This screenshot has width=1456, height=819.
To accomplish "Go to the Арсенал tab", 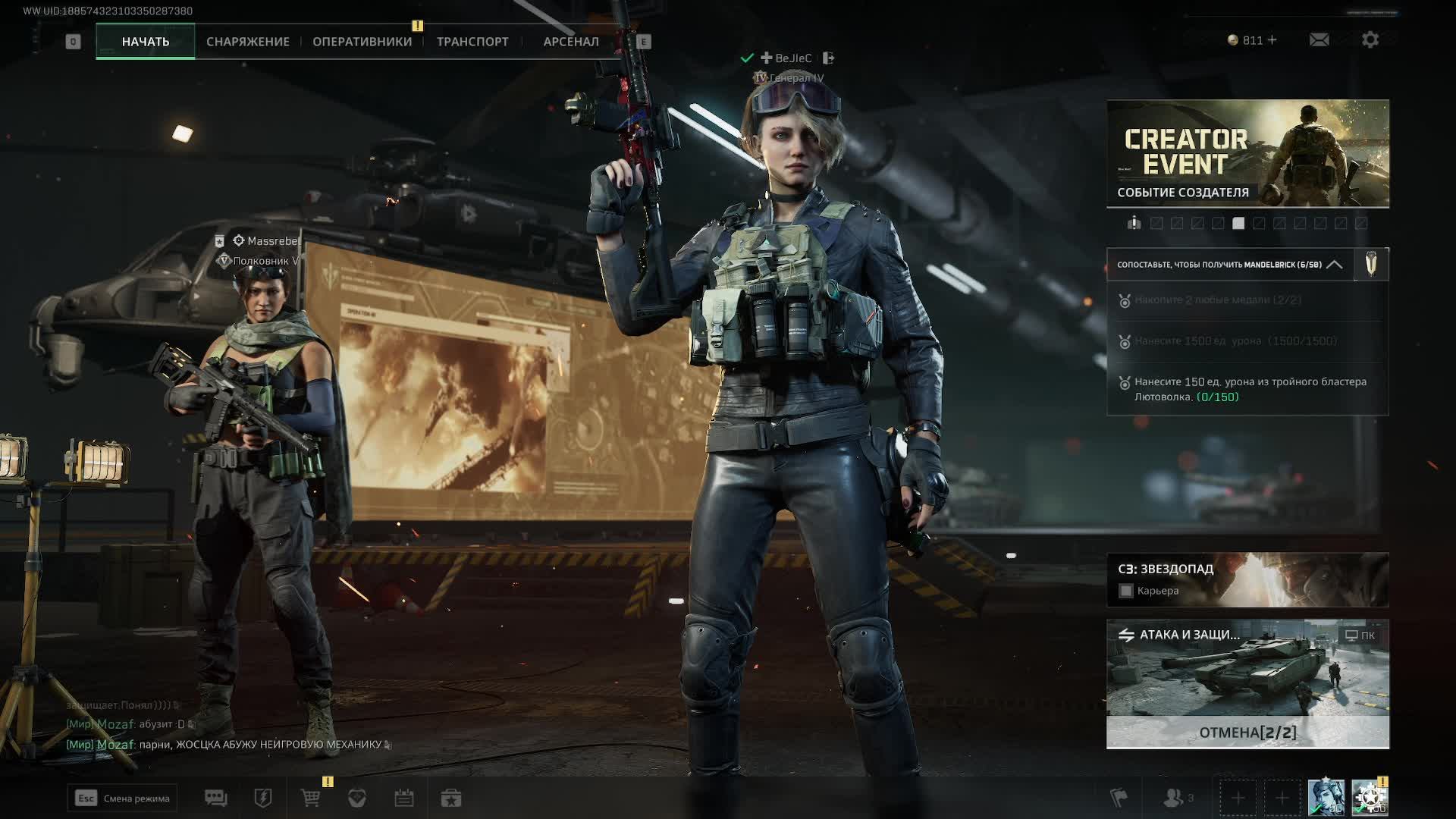I will pyautogui.click(x=570, y=42).
